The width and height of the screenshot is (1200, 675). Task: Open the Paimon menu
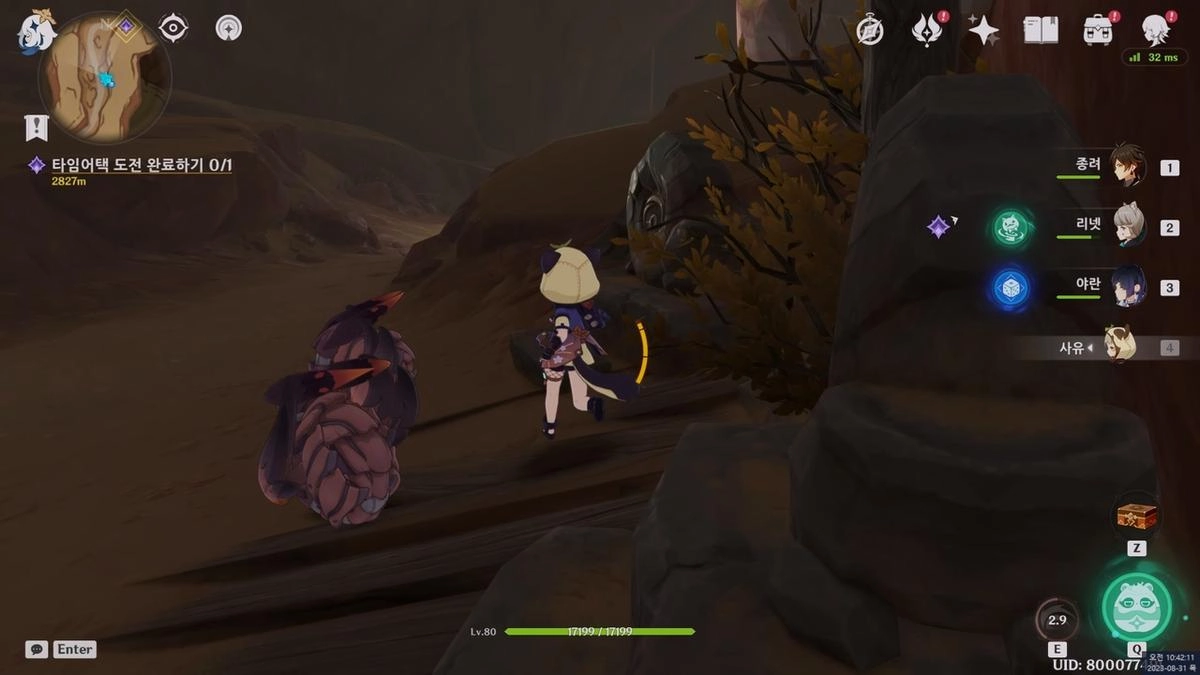click(36, 32)
